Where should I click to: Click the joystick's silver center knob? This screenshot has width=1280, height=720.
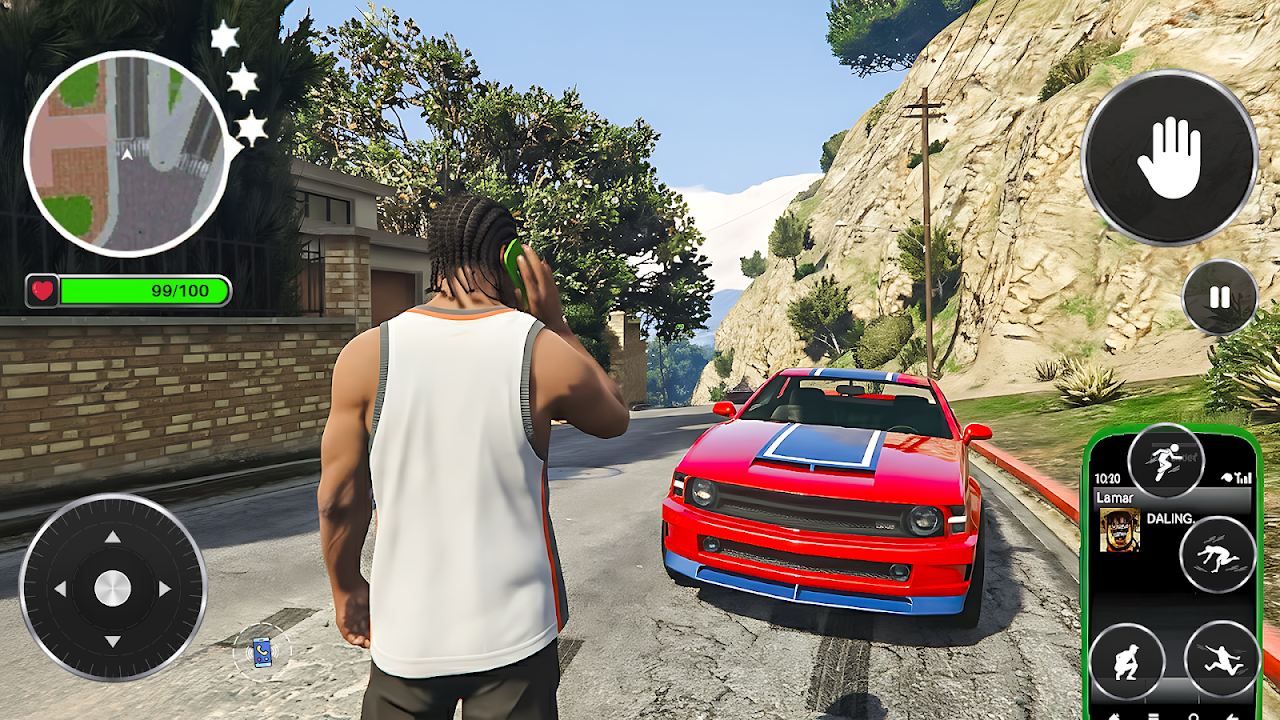pyautogui.click(x=113, y=588)
